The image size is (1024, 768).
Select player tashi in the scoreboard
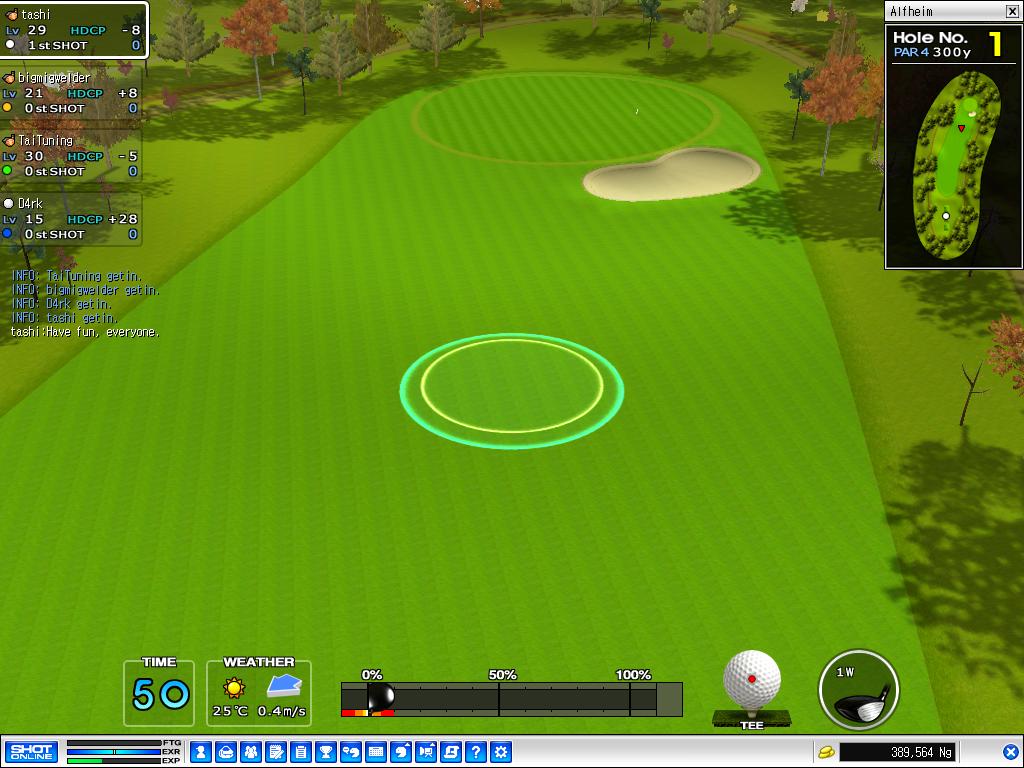click(x=73, y=30)
